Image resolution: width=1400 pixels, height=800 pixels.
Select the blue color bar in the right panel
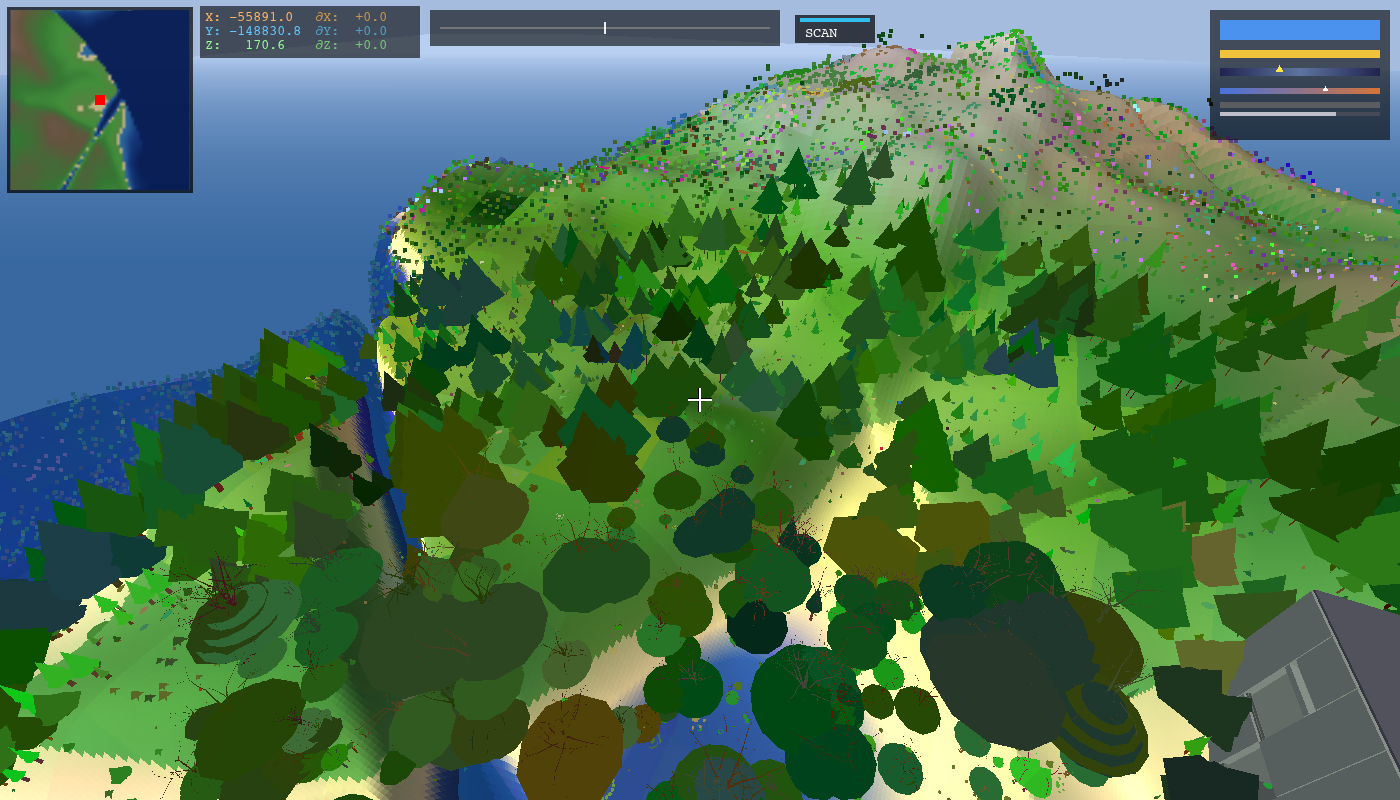point(1300,30)
